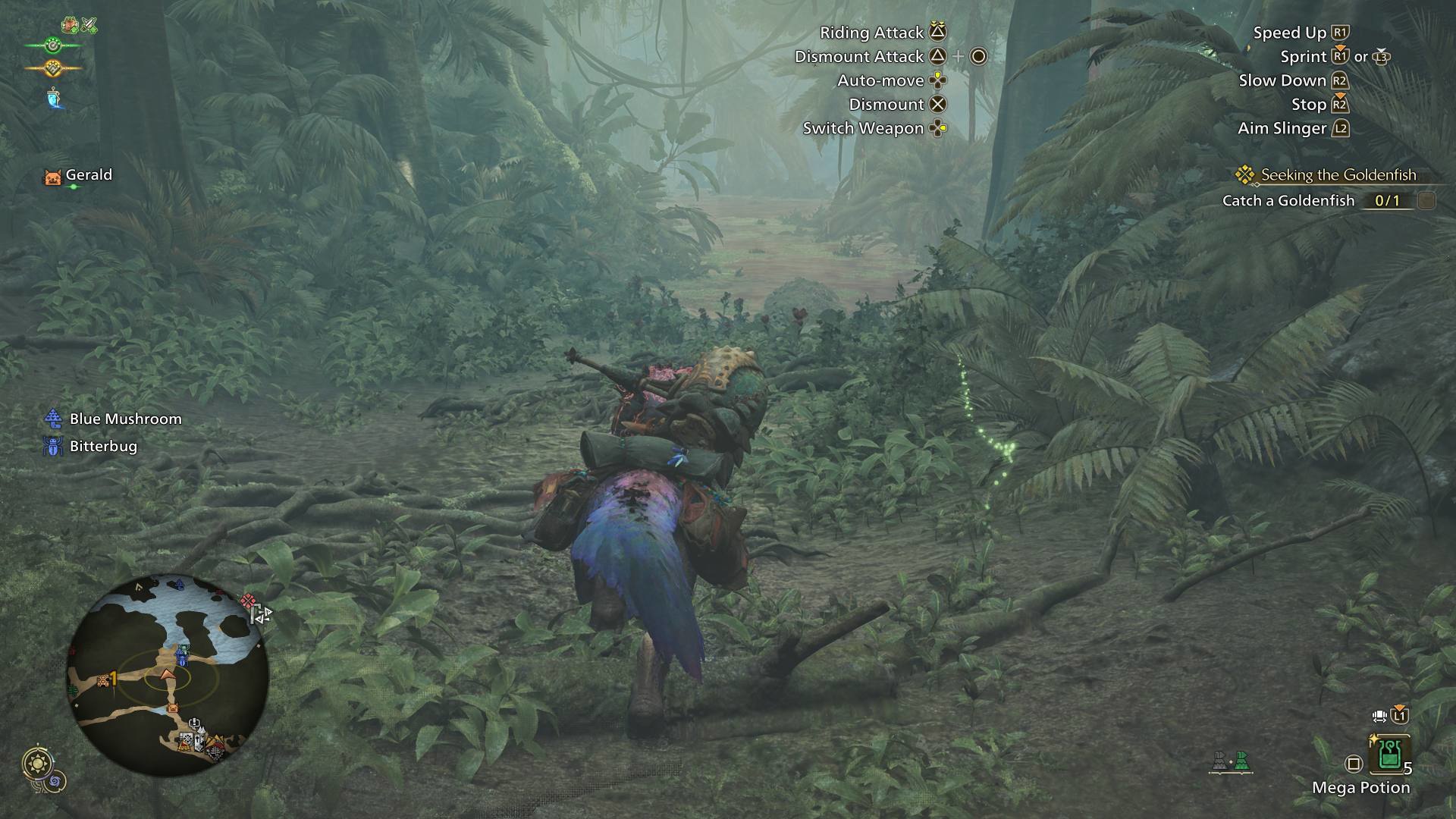Click the blue weapon sharpness icon

click(x=53, y=98)
